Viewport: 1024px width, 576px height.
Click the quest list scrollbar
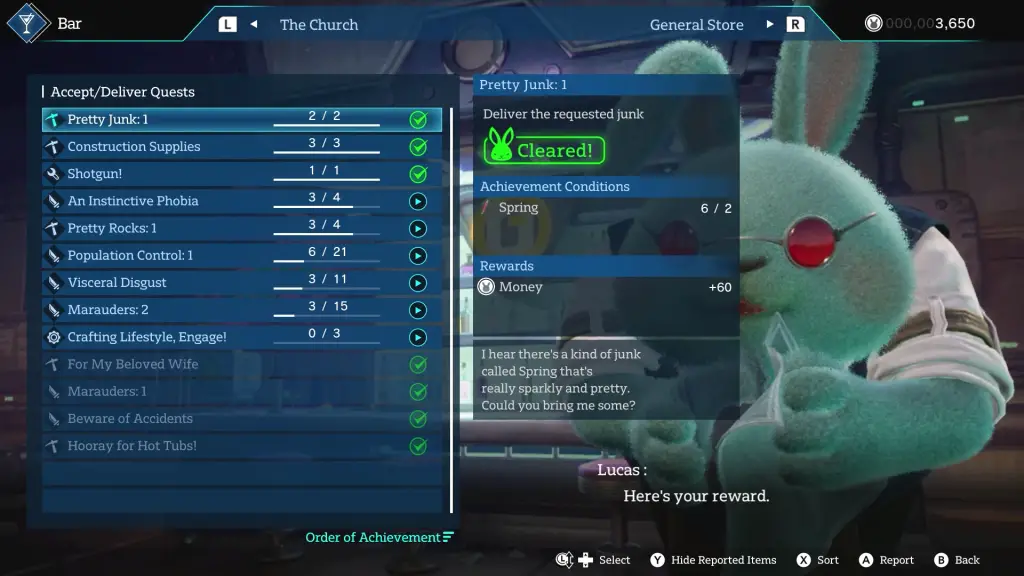452,310
